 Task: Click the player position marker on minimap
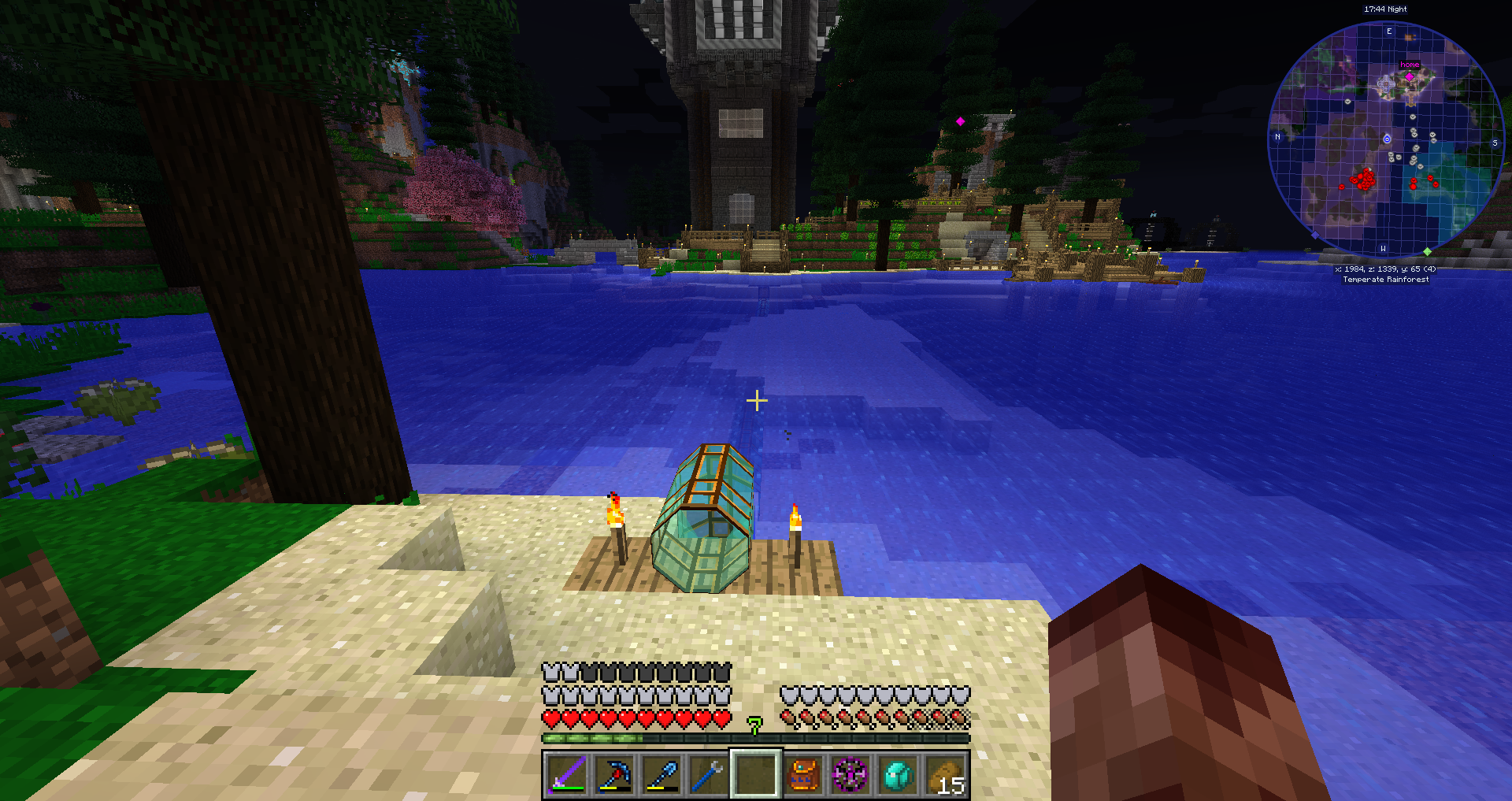(1387, 139)
